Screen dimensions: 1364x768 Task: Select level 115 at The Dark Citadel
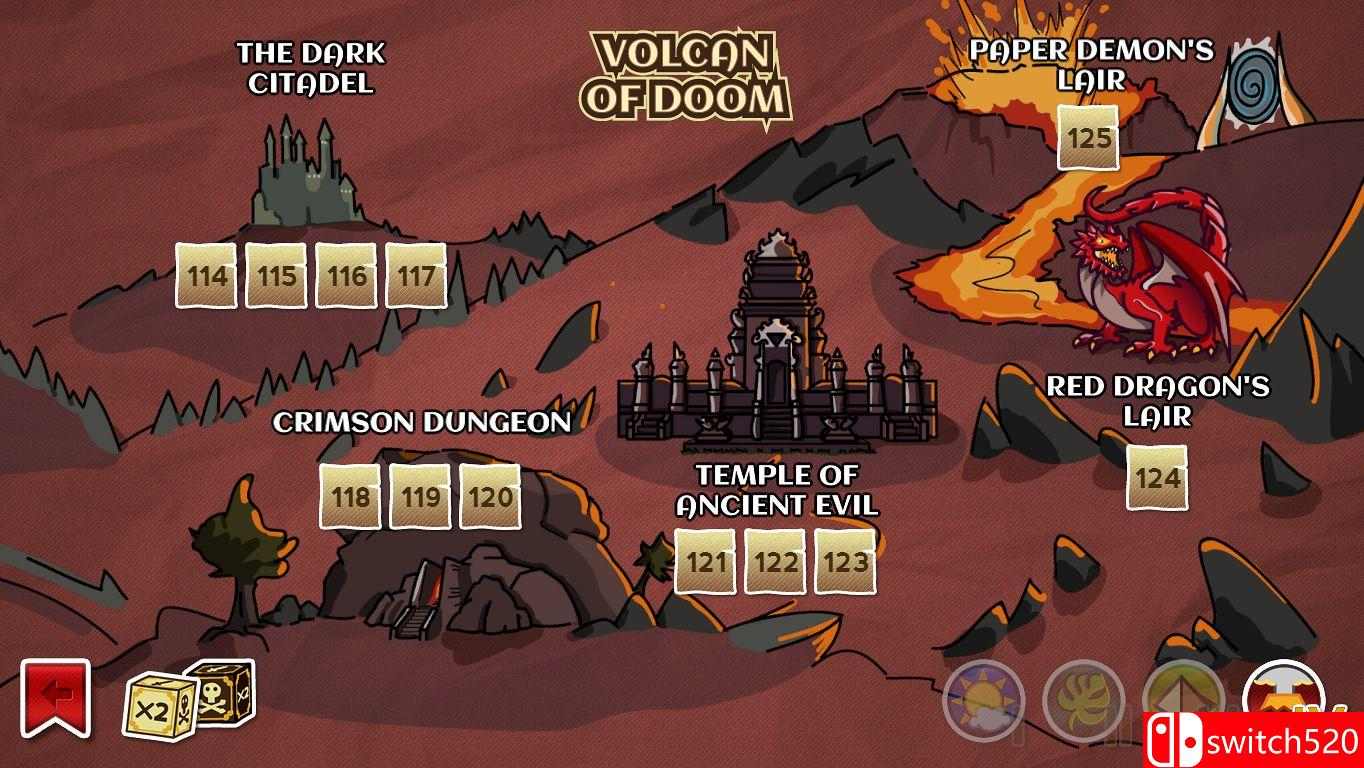tap(275, 275)
